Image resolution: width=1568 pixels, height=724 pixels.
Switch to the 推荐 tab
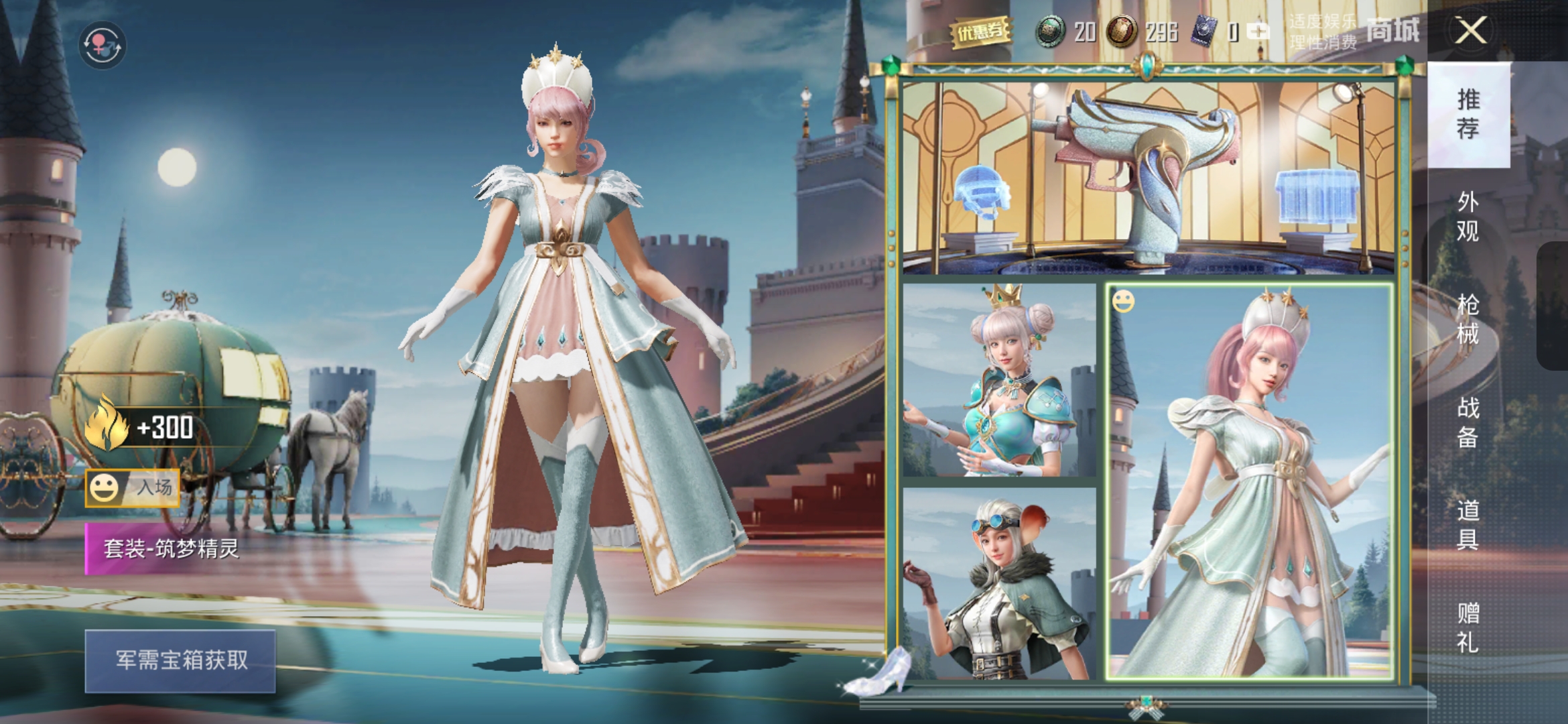pos(1468,114)
